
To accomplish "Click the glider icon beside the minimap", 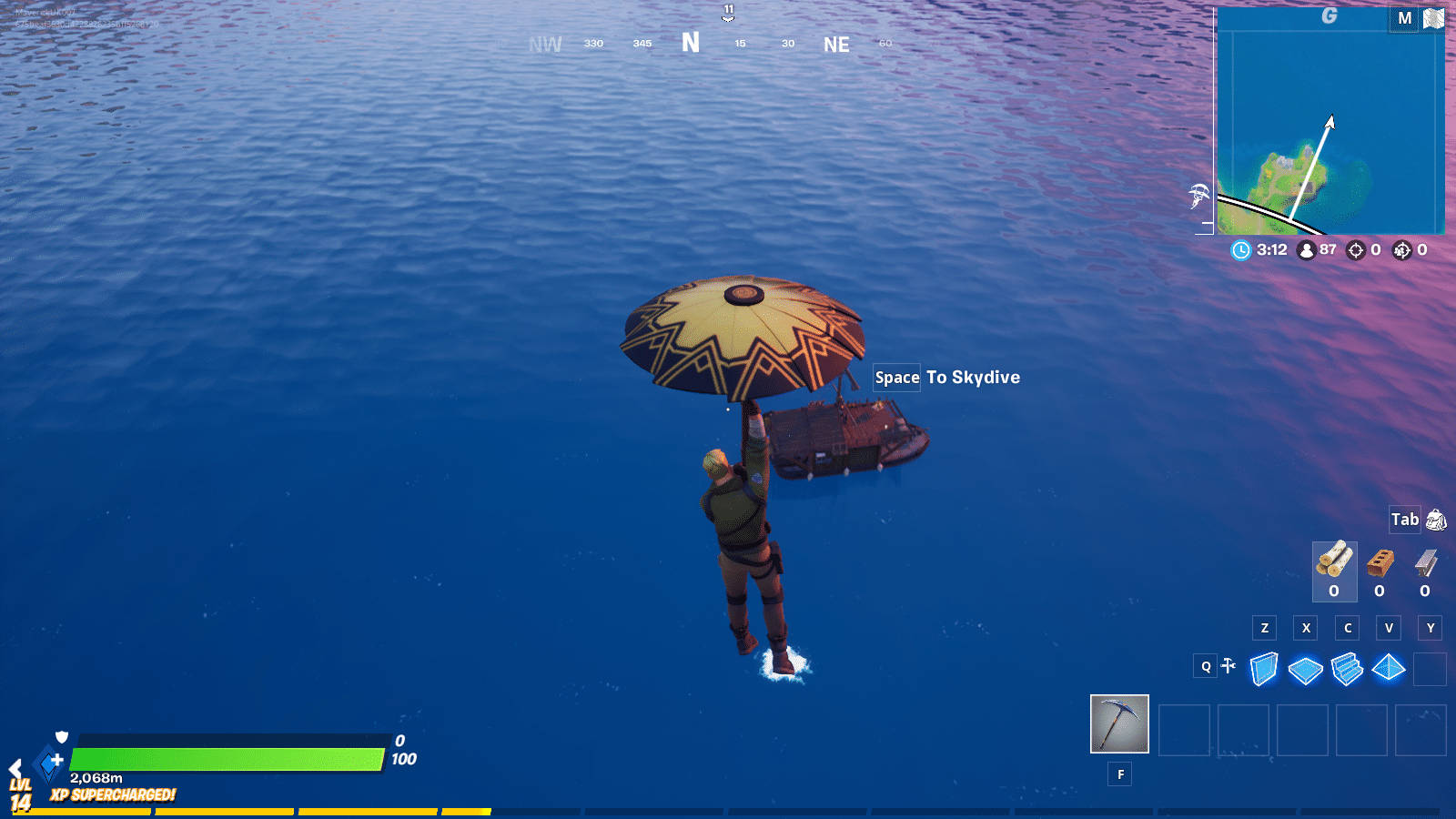I will [1199, 195].
